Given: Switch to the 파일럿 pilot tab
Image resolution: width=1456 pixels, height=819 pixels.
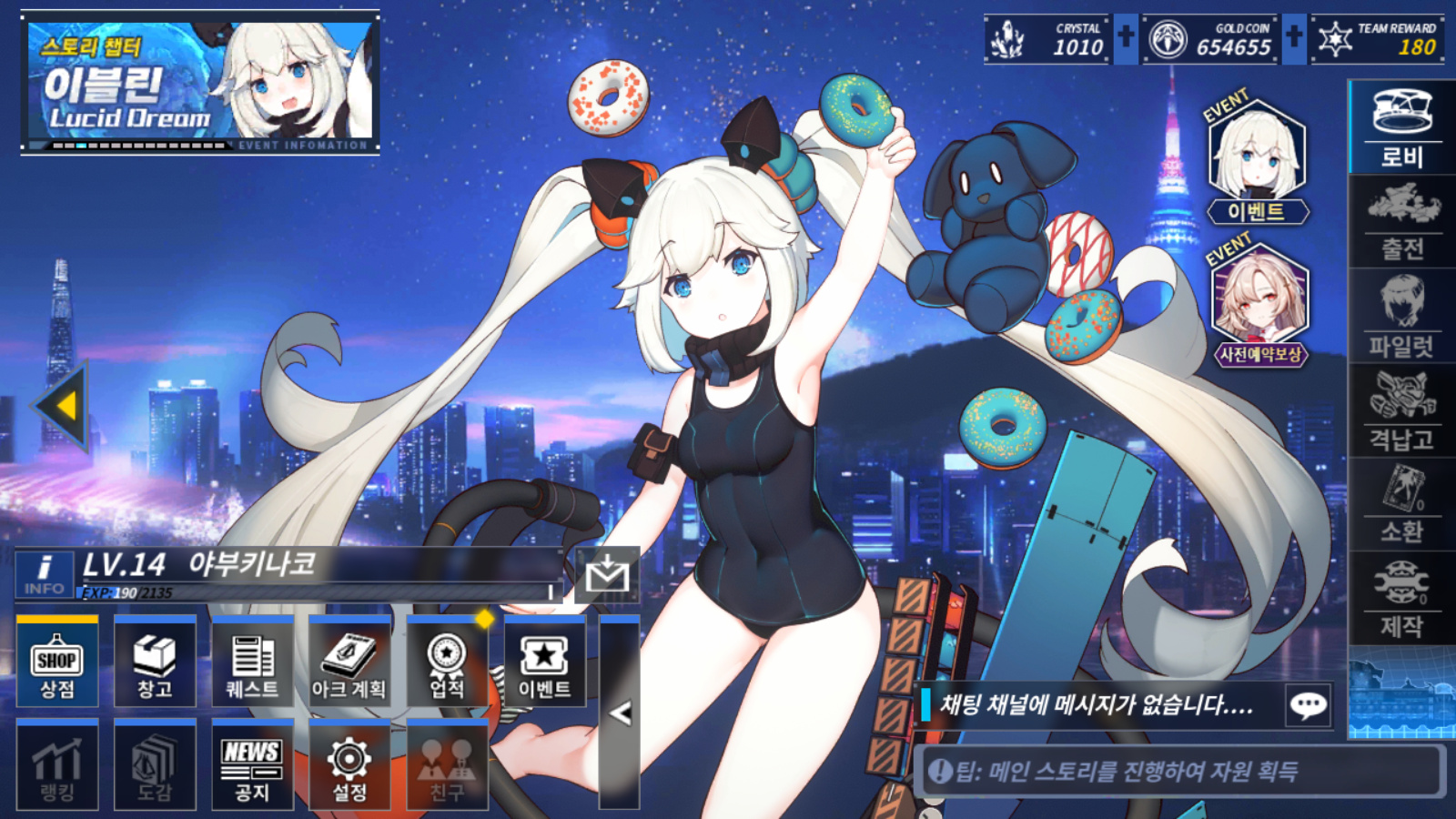Looking at the screenshot, I should [x=1401, y=317].
